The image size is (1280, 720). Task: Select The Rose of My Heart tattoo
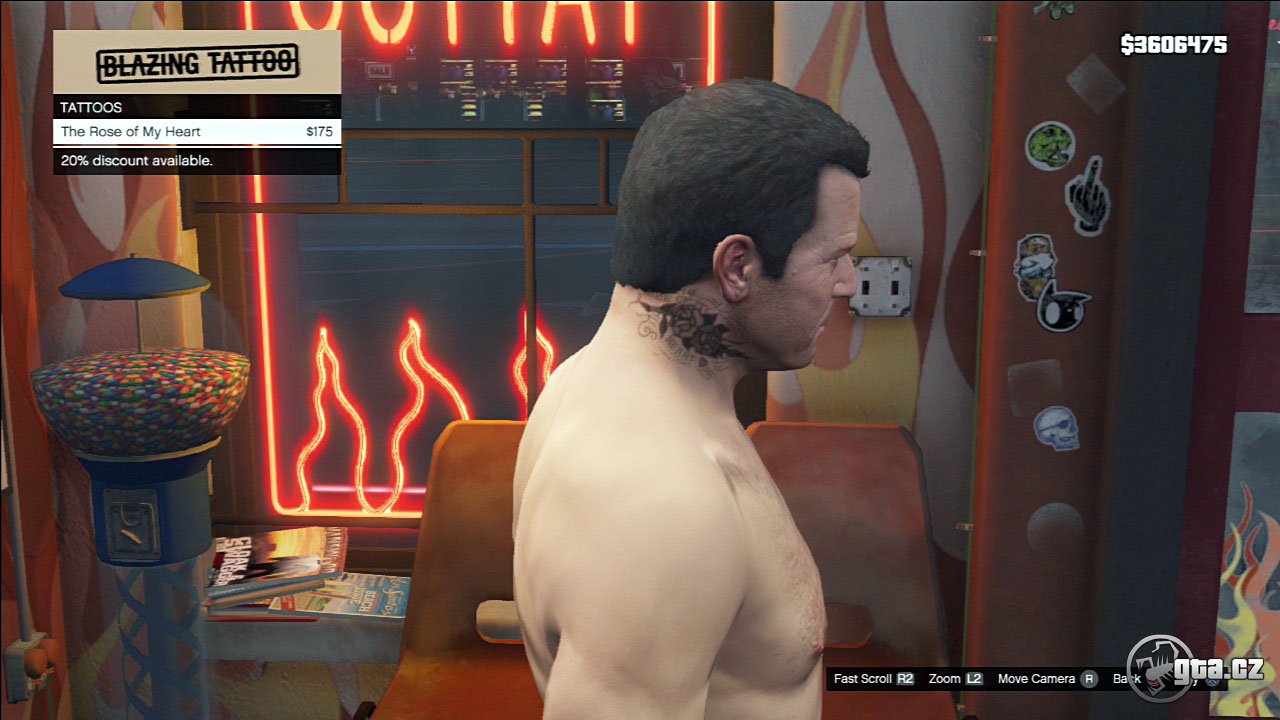tap(197, 132)
